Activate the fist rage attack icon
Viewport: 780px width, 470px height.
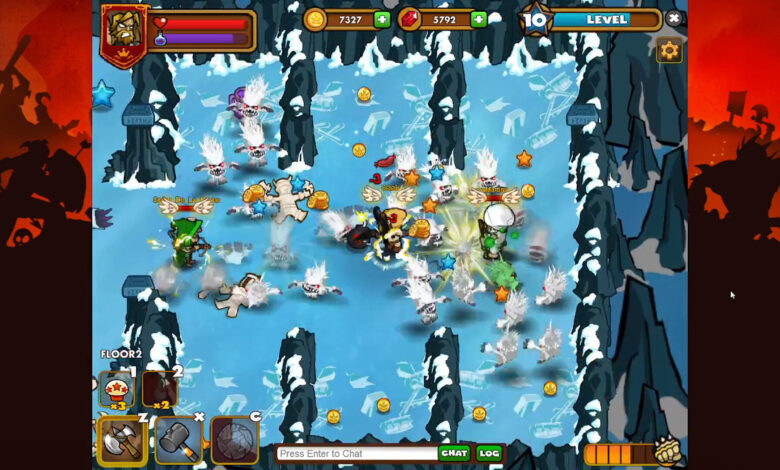(x=665, y=450)
